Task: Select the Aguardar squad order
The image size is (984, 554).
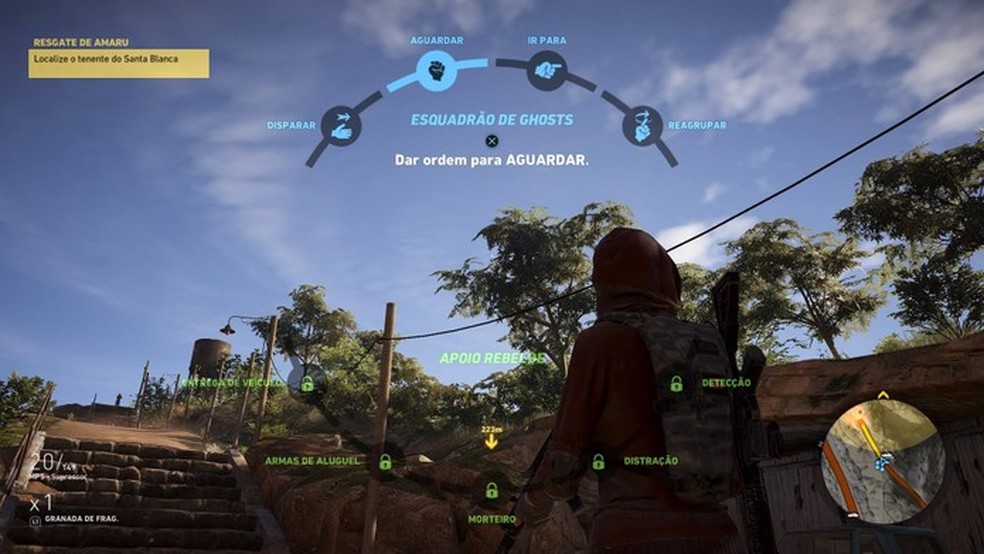Action: pyautogui.click(x=436, y=71)
